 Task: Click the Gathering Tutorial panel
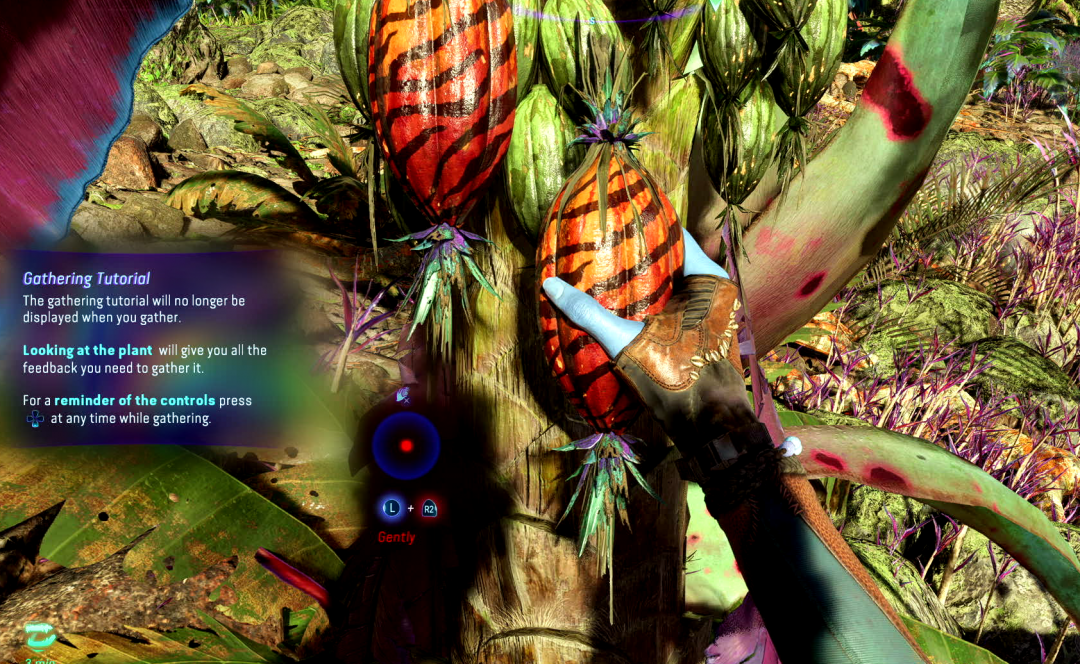[x=138, y=348]
